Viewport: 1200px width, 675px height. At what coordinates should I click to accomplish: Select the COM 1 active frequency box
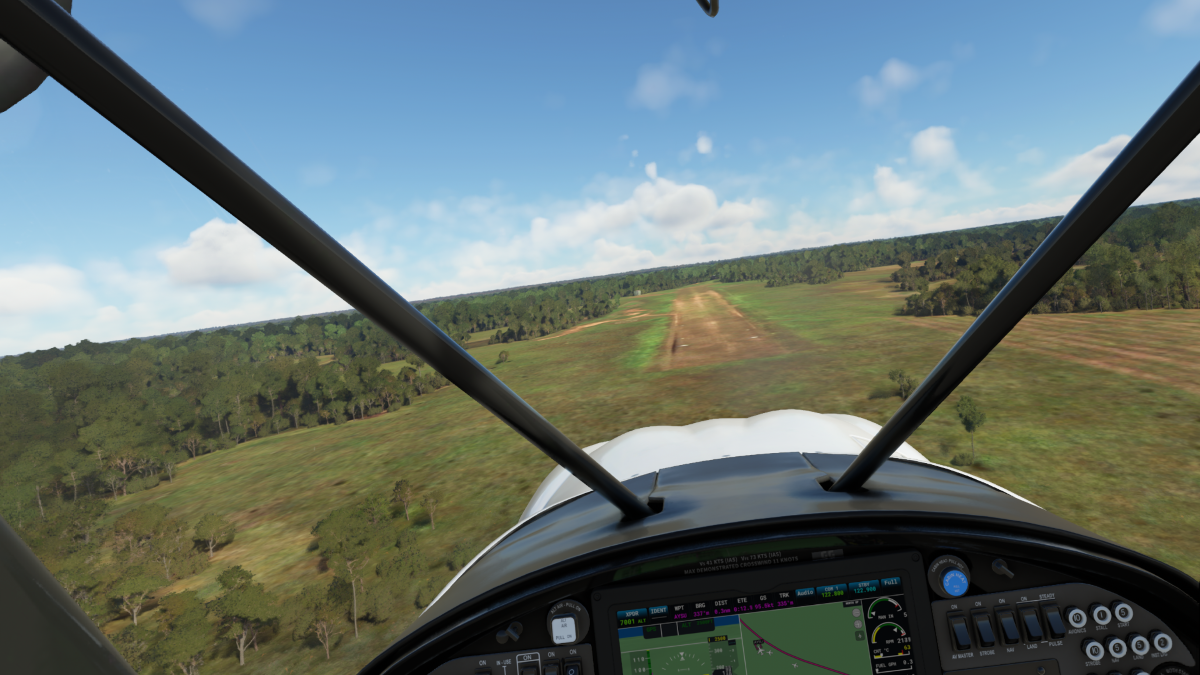(x=831, y=590)
